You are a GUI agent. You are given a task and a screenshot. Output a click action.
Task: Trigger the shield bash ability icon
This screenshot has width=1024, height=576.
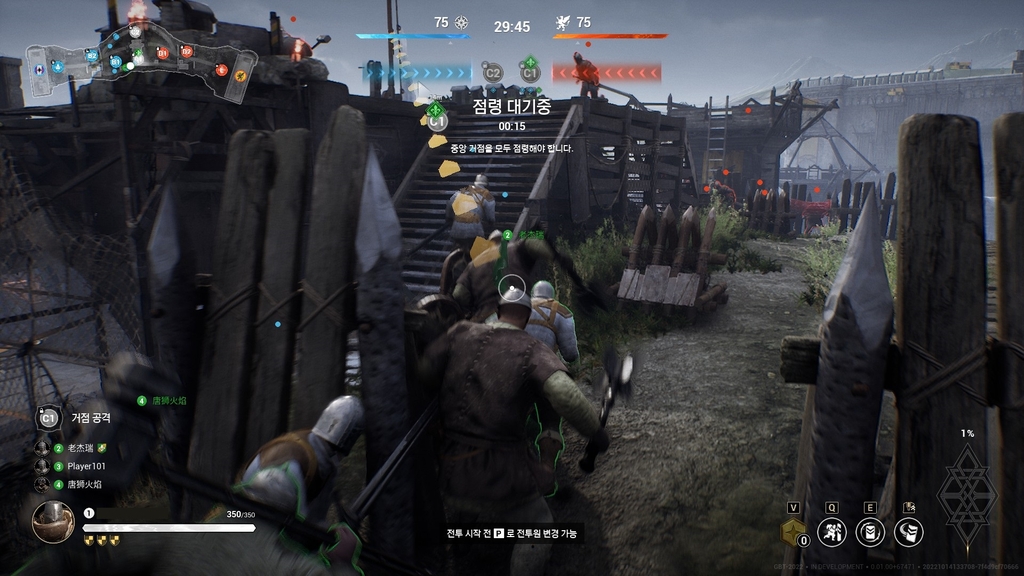908,531
